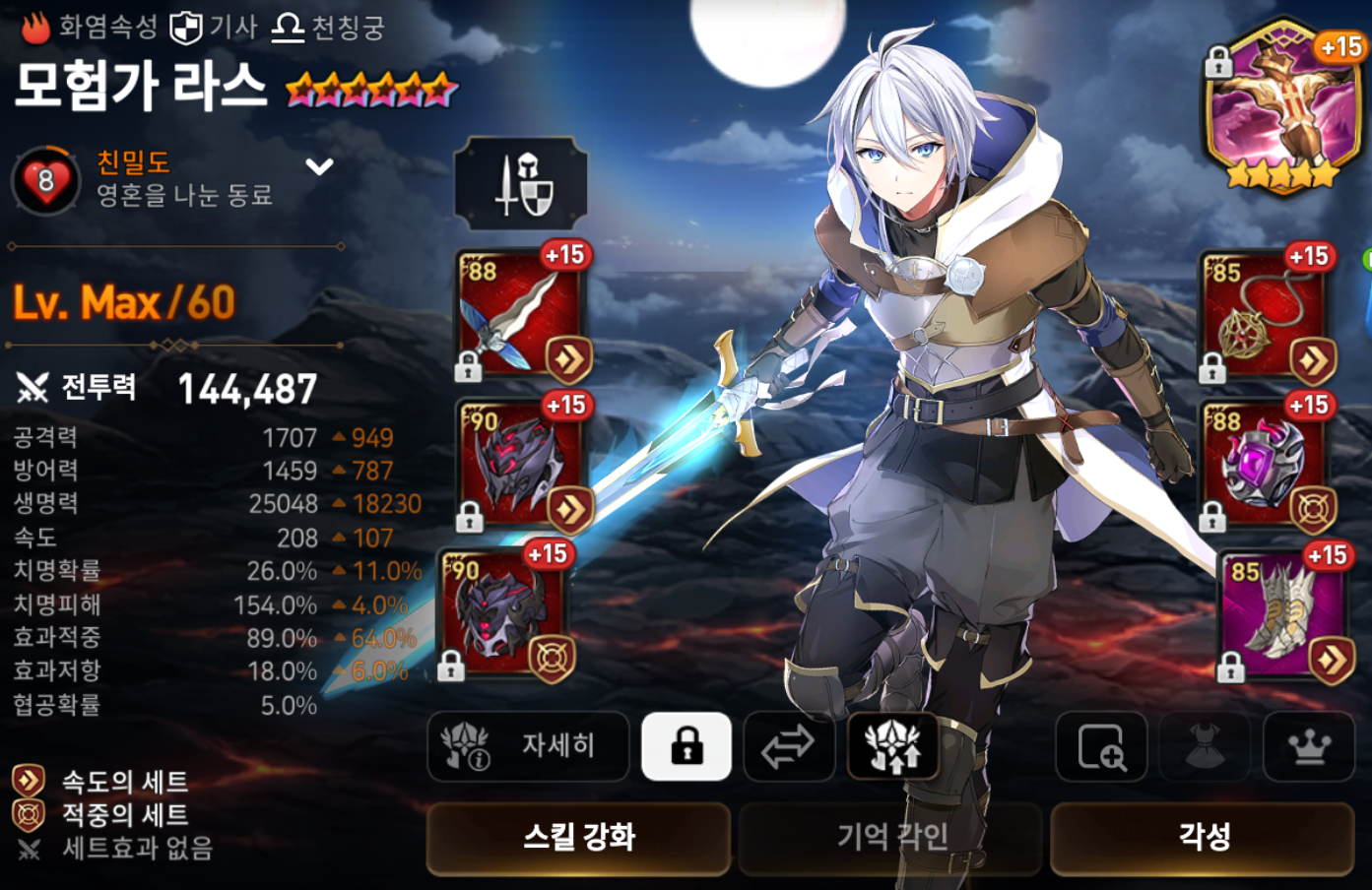The width and height of the screenshot is (1372, 890).
Task: Toggle the white padlock lock button
Action: (x=686, y=746)
